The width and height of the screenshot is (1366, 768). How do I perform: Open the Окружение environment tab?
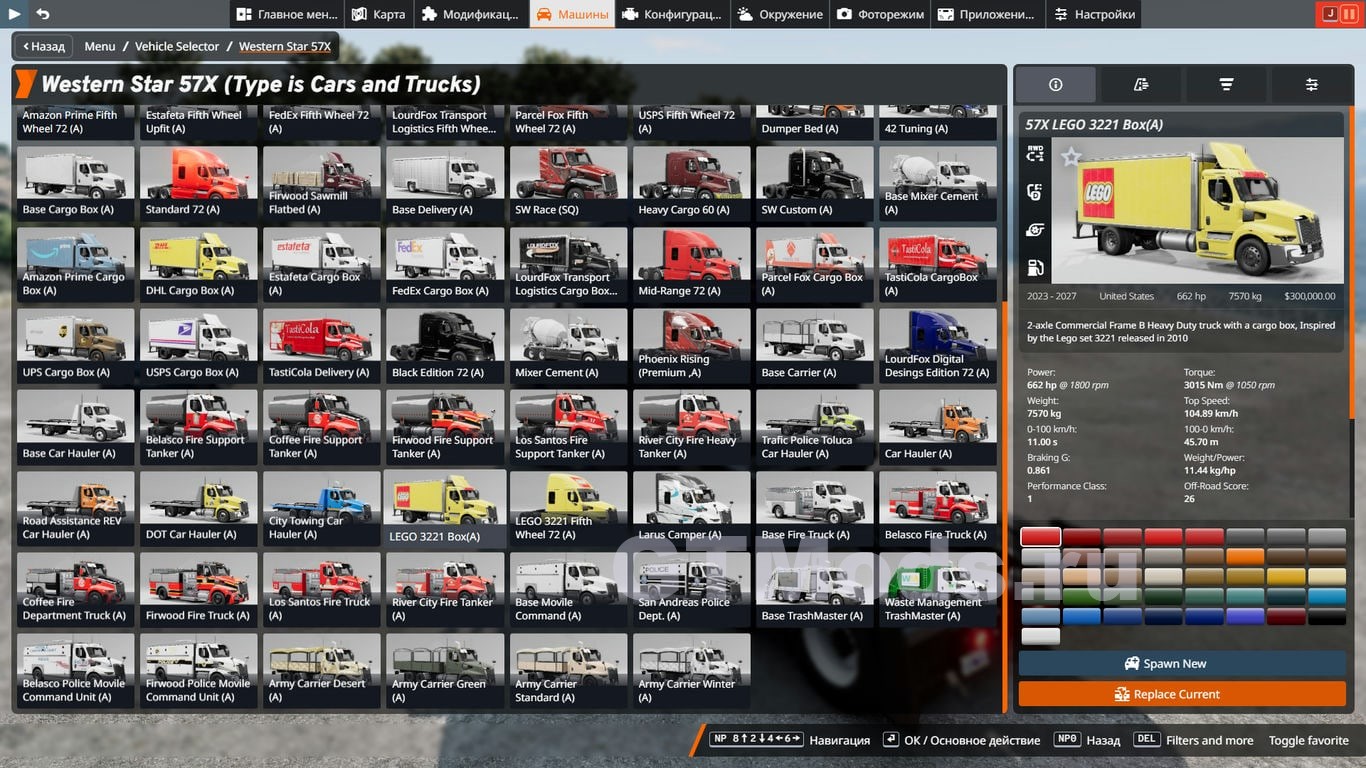pyautogui.click(x=780, y=14)
